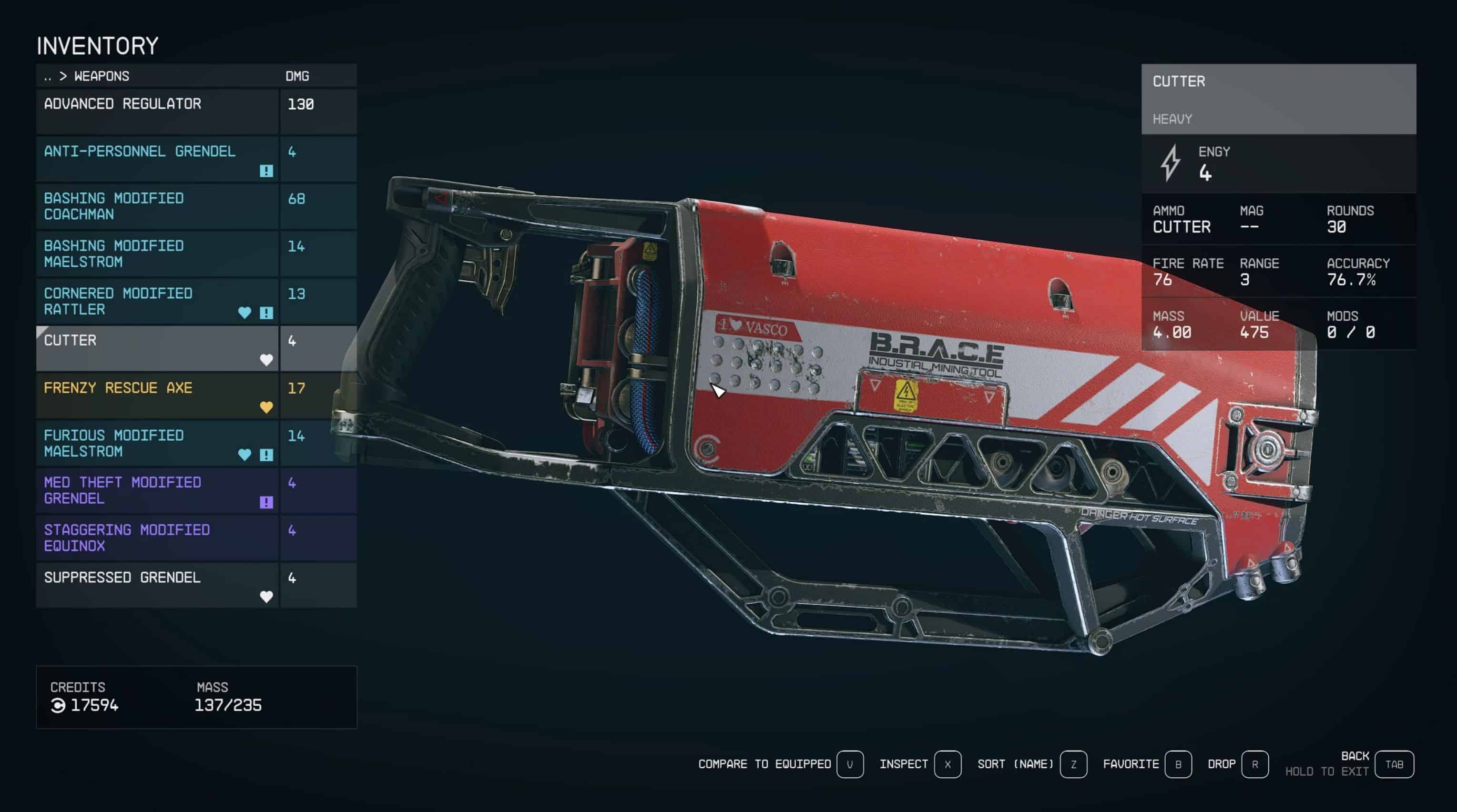The image size is (1457, 812).
Task: Select the Suppressed Grendel row
Action: tap(157, 585)
